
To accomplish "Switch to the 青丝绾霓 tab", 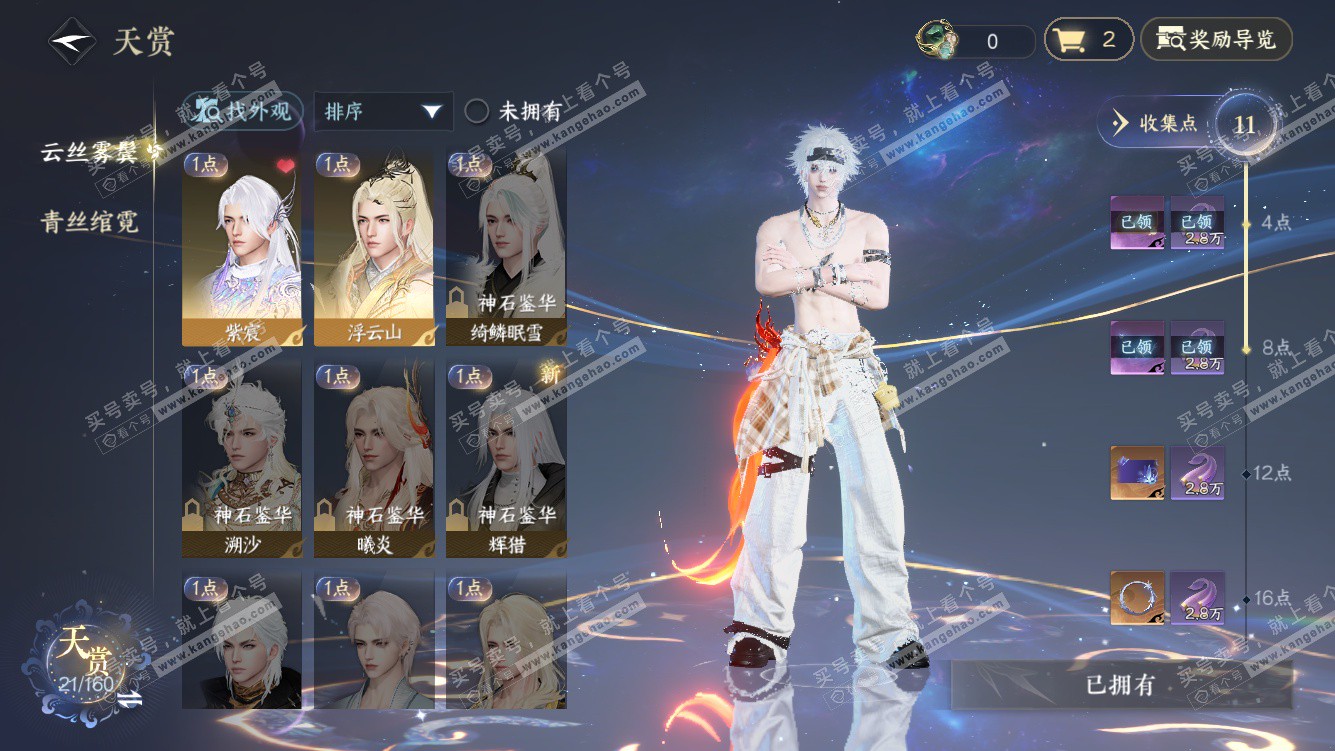I will pyautogui.click(x=90, y=222).
